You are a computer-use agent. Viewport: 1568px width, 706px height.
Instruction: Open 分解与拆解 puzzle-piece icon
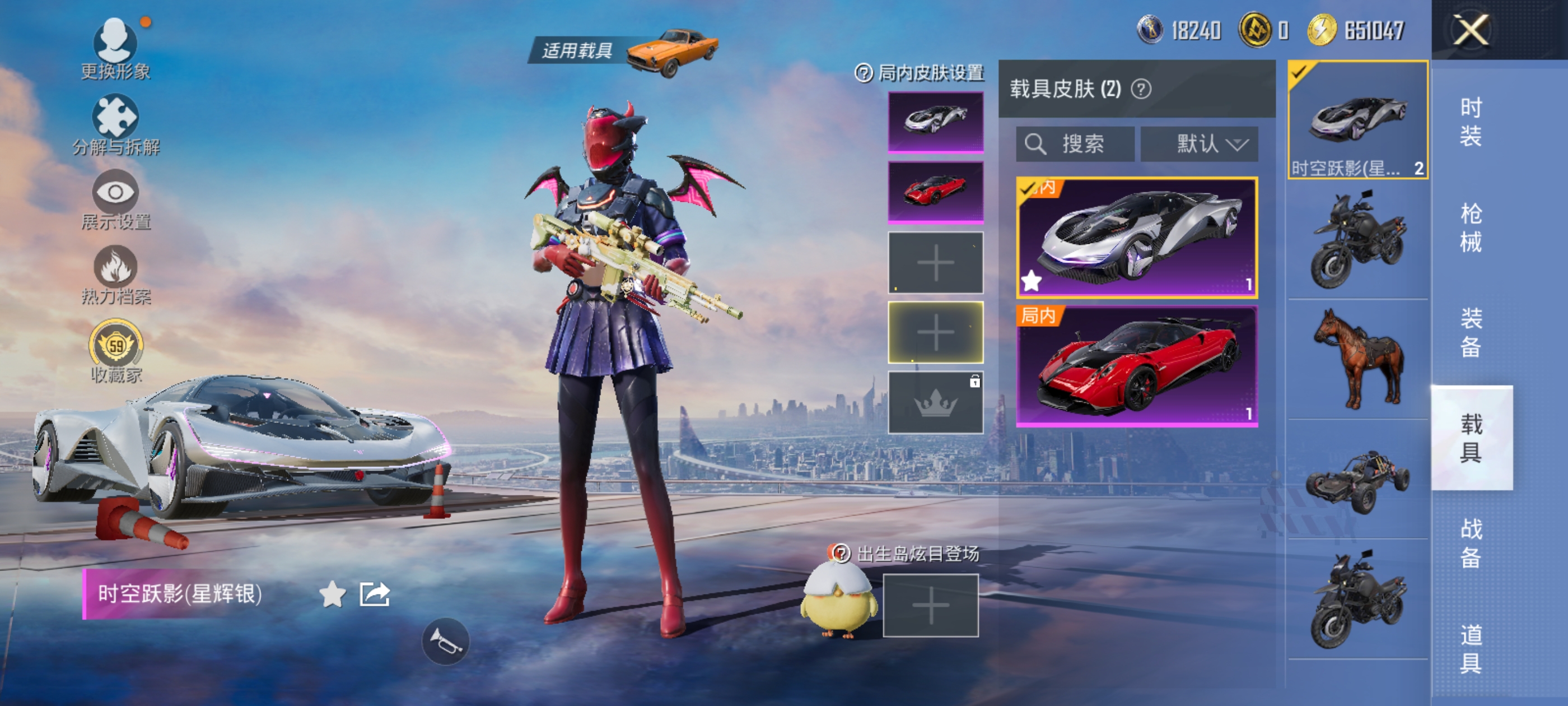click(115, 124)
